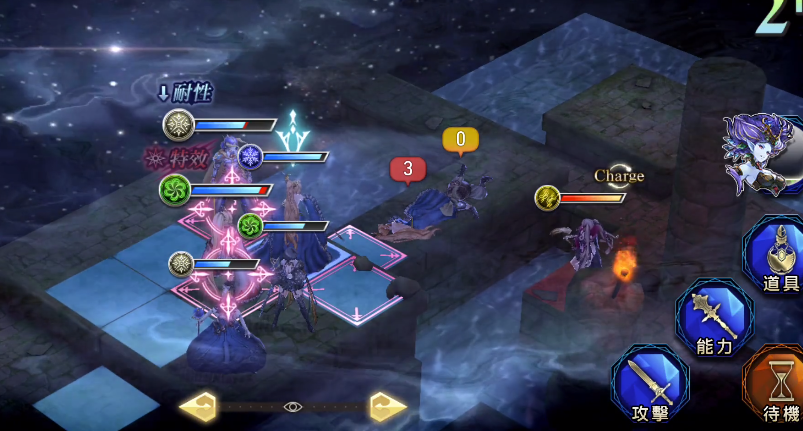
Task: Toggle the eye view icon
Action: point(292,406)
